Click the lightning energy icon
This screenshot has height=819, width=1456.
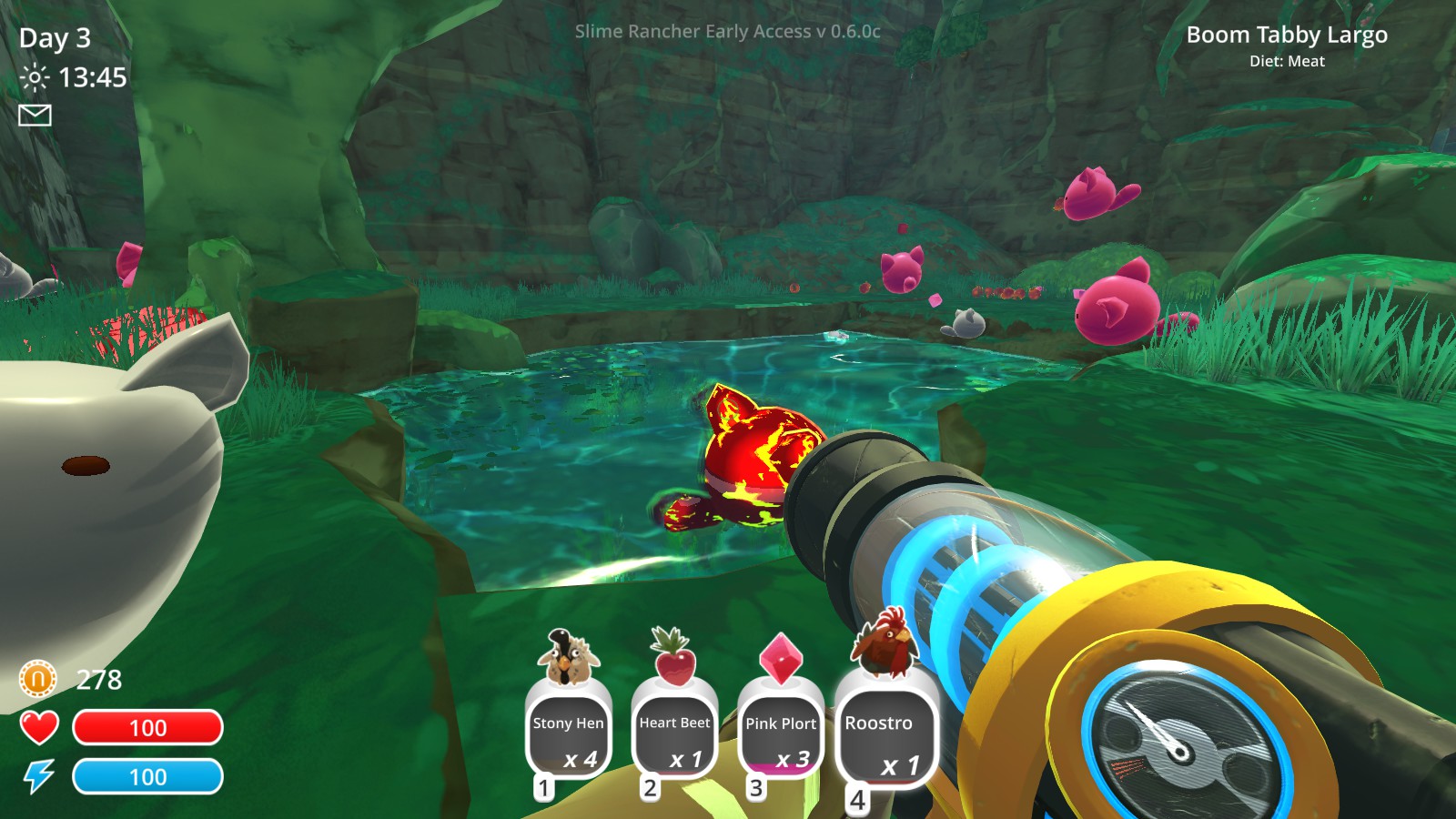point(37,776)
